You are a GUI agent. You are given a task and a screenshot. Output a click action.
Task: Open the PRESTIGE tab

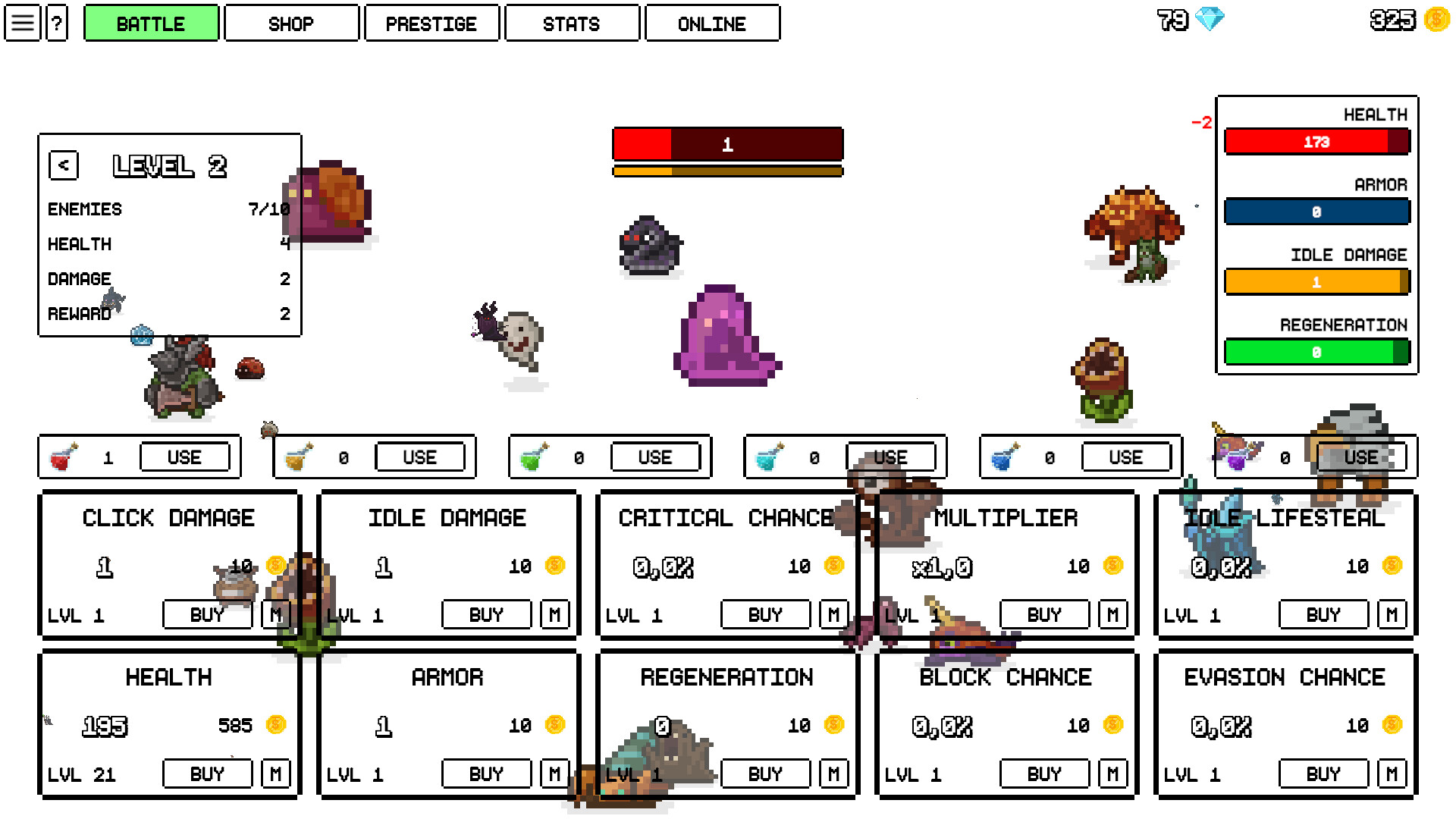tap(431, 23)
